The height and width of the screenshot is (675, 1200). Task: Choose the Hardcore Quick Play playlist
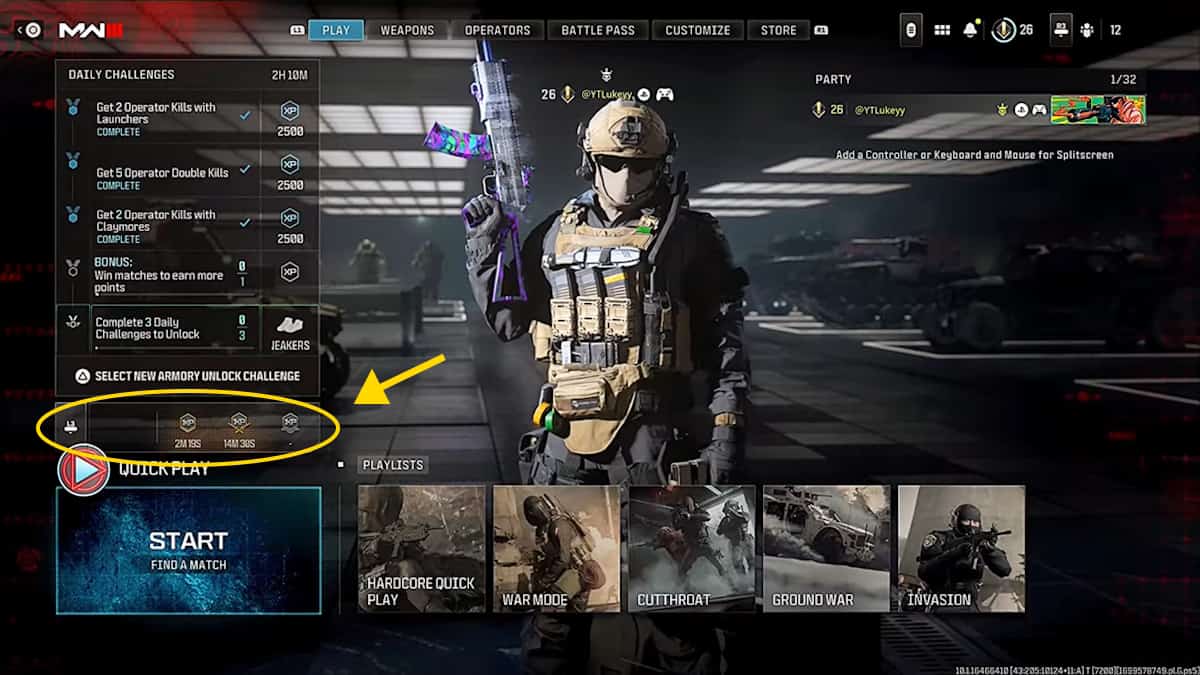(421, 548)
